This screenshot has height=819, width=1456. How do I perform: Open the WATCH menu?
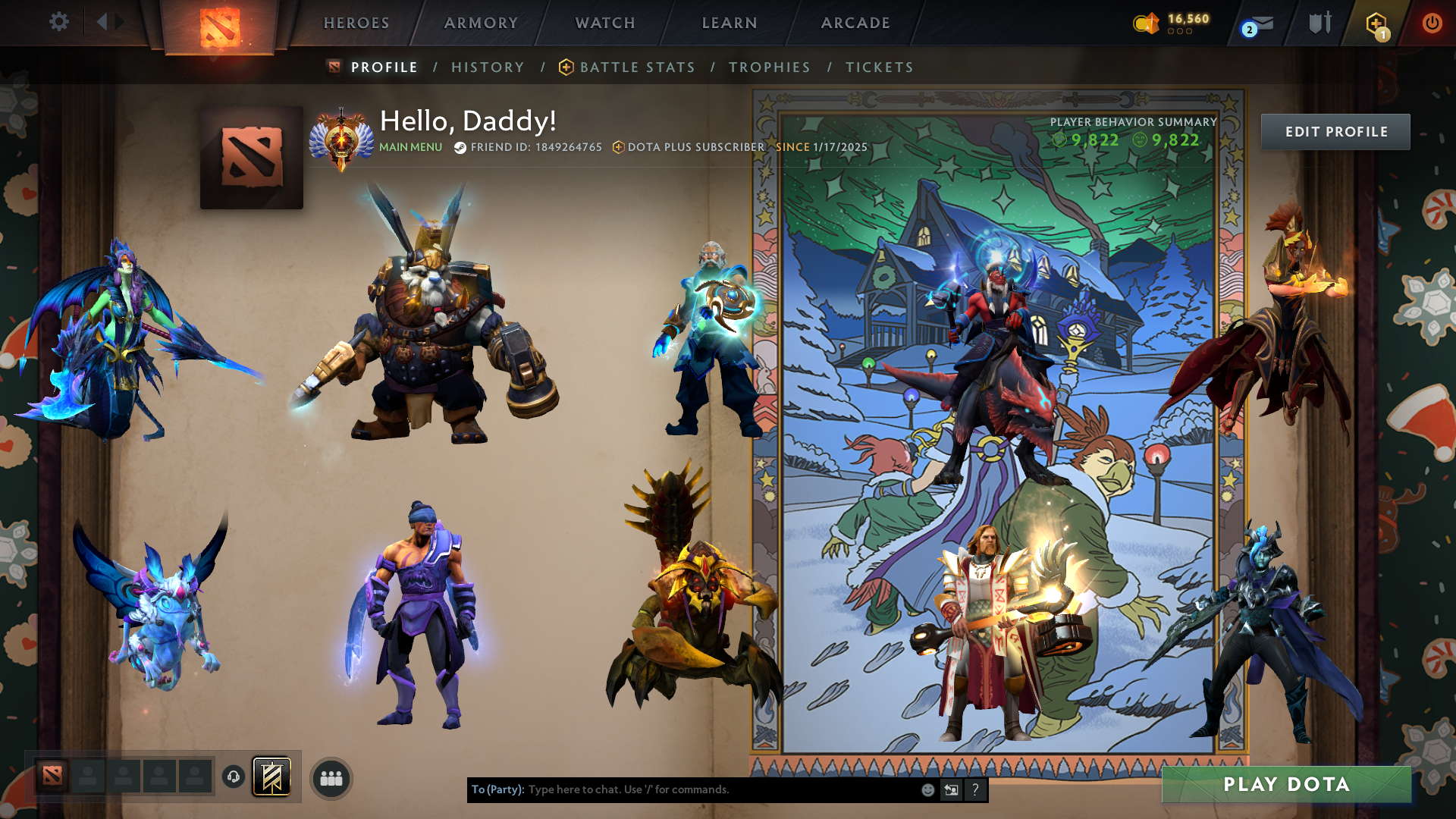[x=604, y=23]
